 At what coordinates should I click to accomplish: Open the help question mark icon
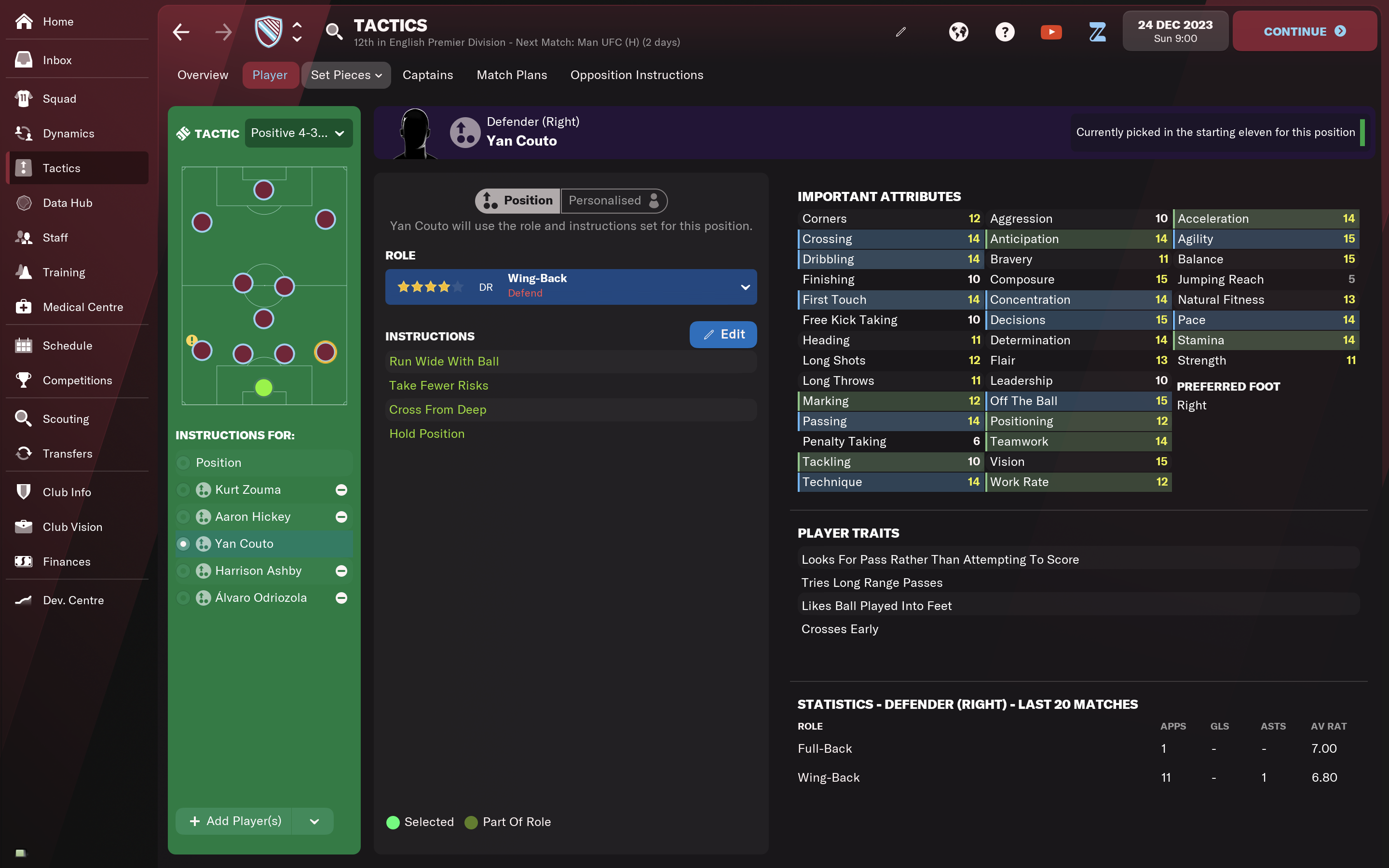click(1005, 31)
